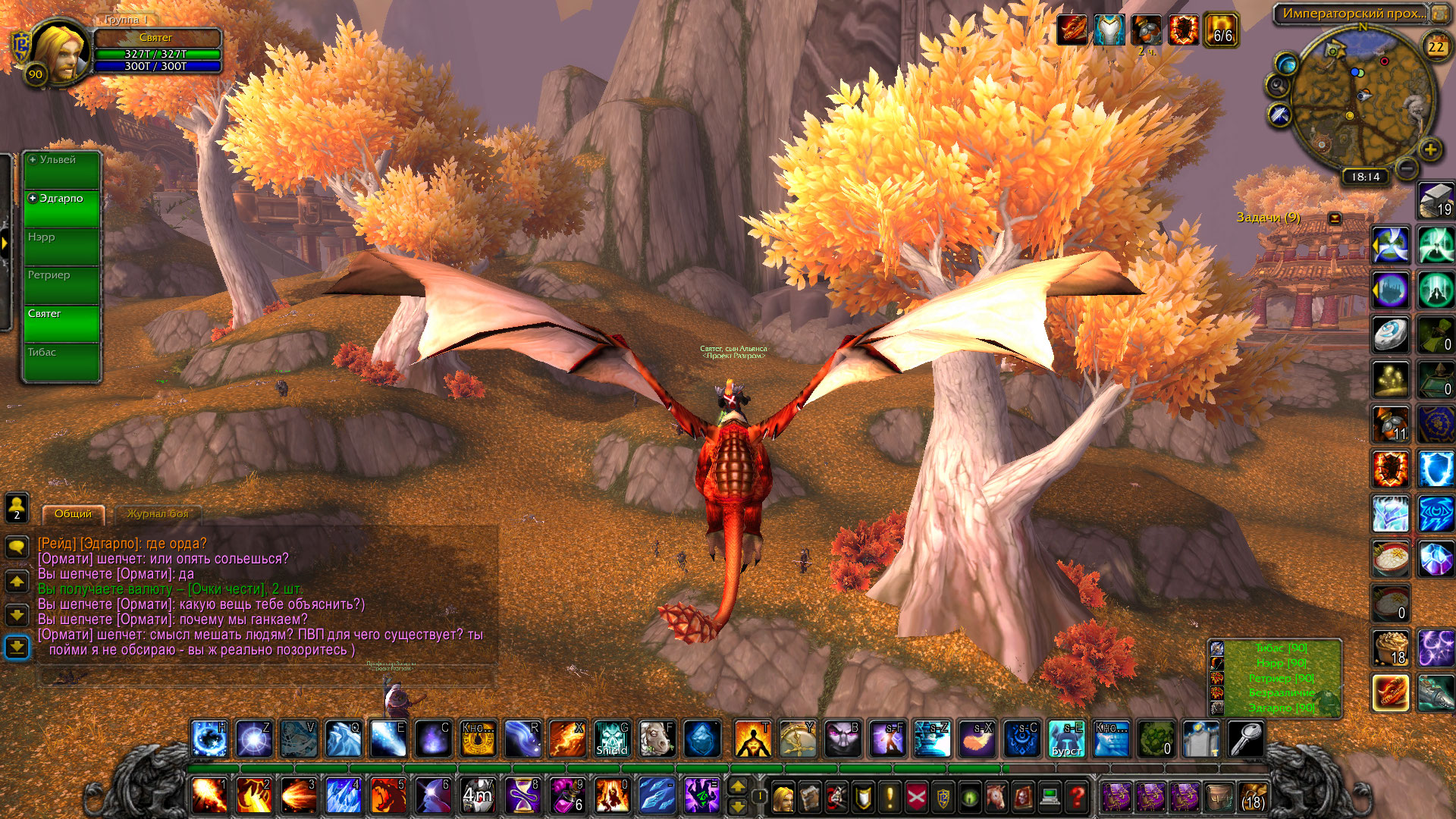Click the silver key action slot
The width and height of the screenshot is (1456, 819).
click(1246, 739)
